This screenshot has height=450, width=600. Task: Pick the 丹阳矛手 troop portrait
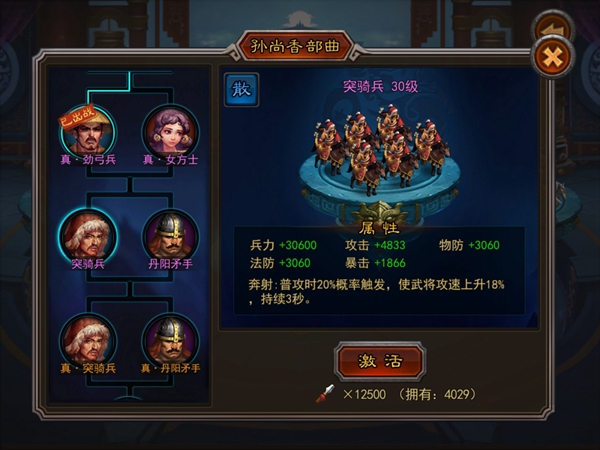pyautogui.click(x=171, y=235)
